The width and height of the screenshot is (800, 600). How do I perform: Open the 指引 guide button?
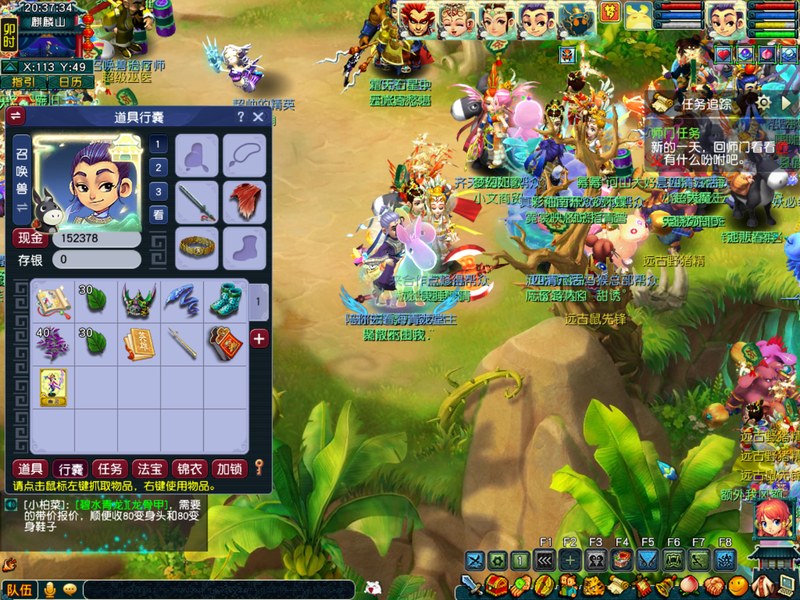pyautogui.click(x=22, y=82)
